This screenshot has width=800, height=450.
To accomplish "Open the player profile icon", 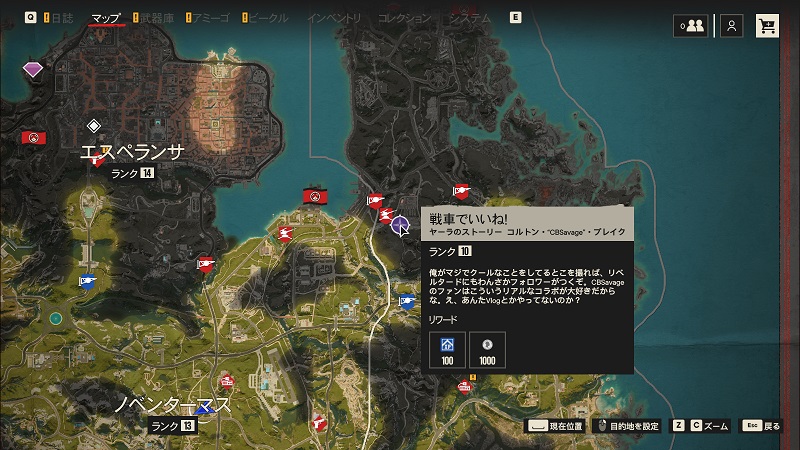I will point(733,25).
